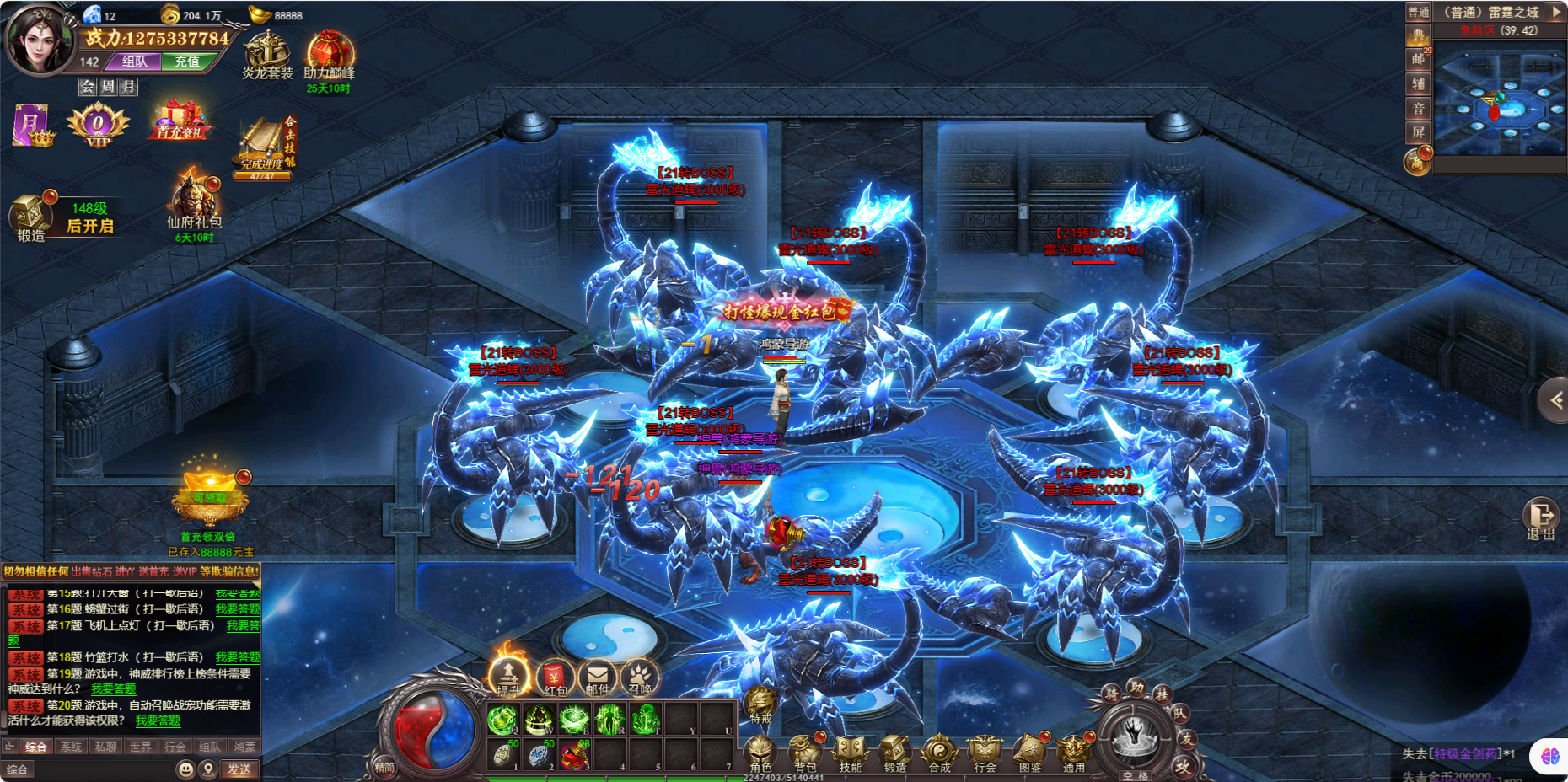Click the 发送 send button in chat
Screen dimensions: 1568x782
[x=239, y=769]
